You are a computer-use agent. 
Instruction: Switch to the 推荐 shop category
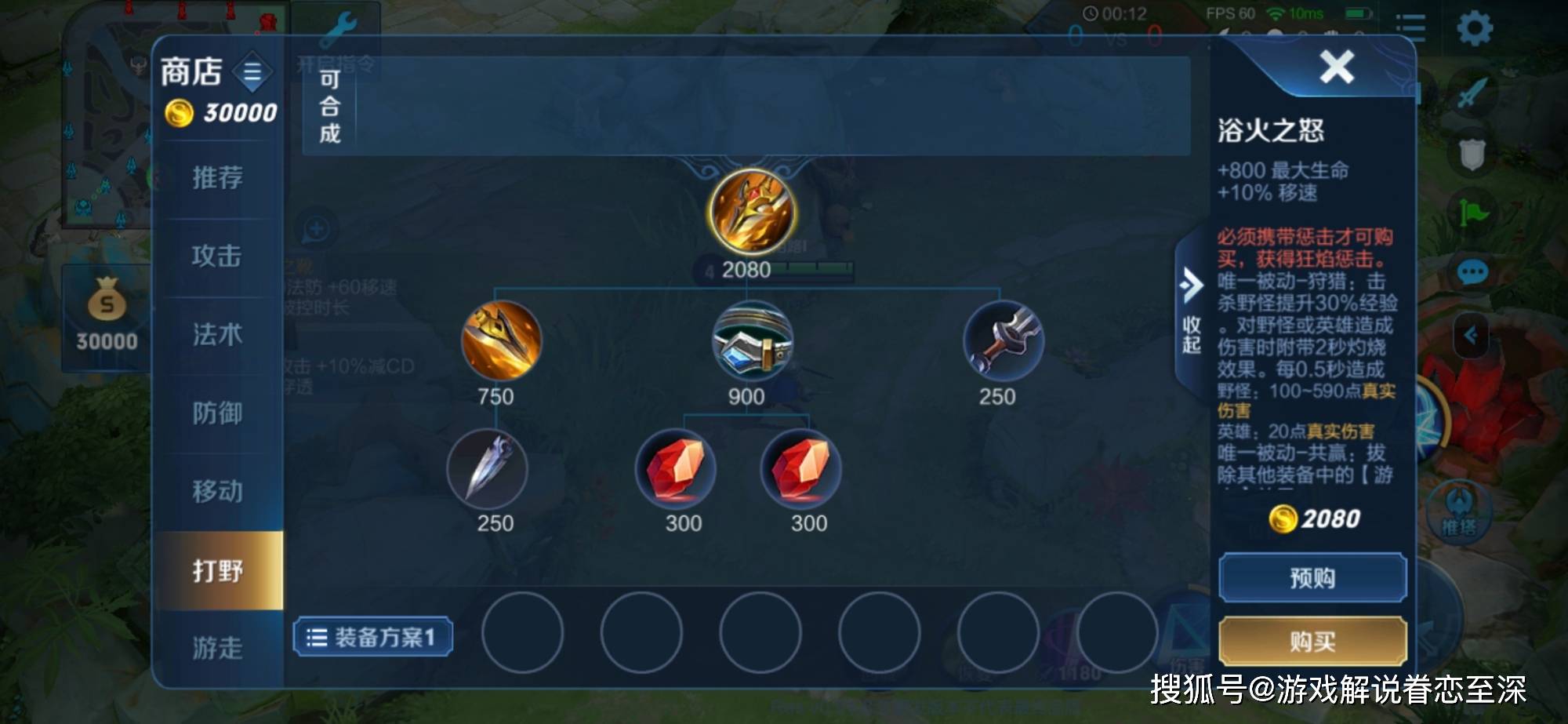click(x=218, y=178)
